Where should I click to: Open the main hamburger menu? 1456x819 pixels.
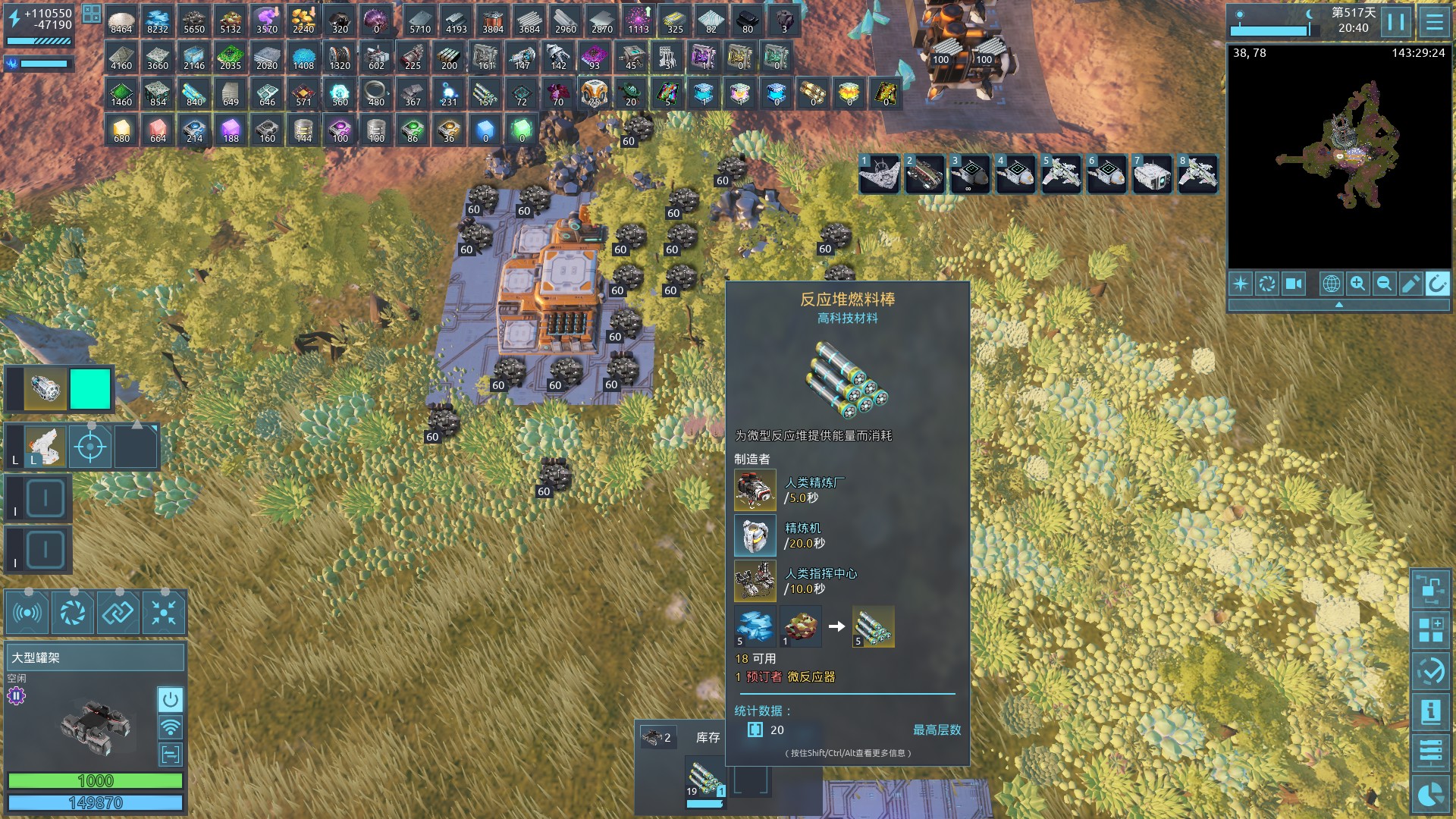(1434, 21)
